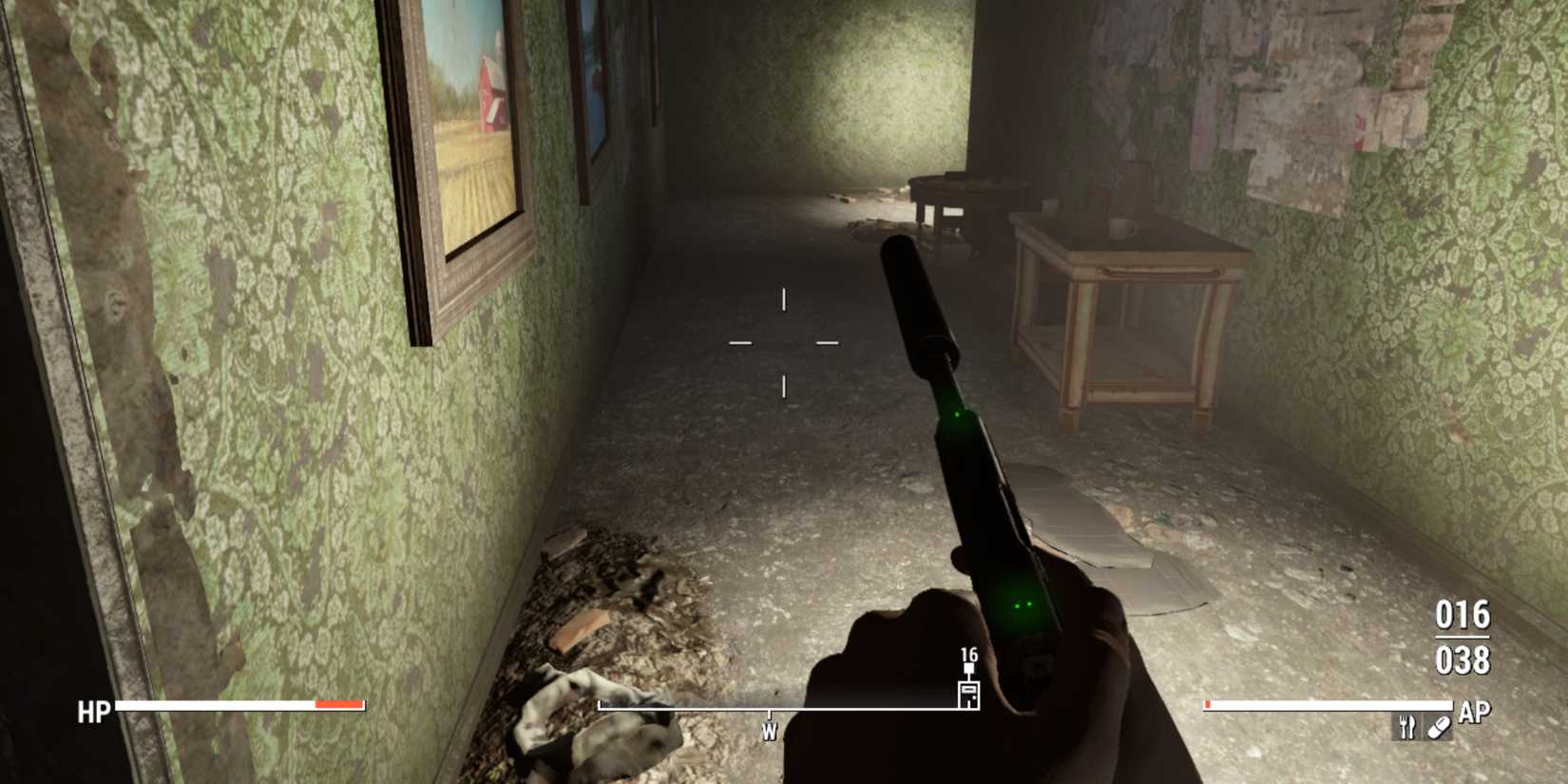Click the crosshair reticle at screen center

(x=784, y=340)
